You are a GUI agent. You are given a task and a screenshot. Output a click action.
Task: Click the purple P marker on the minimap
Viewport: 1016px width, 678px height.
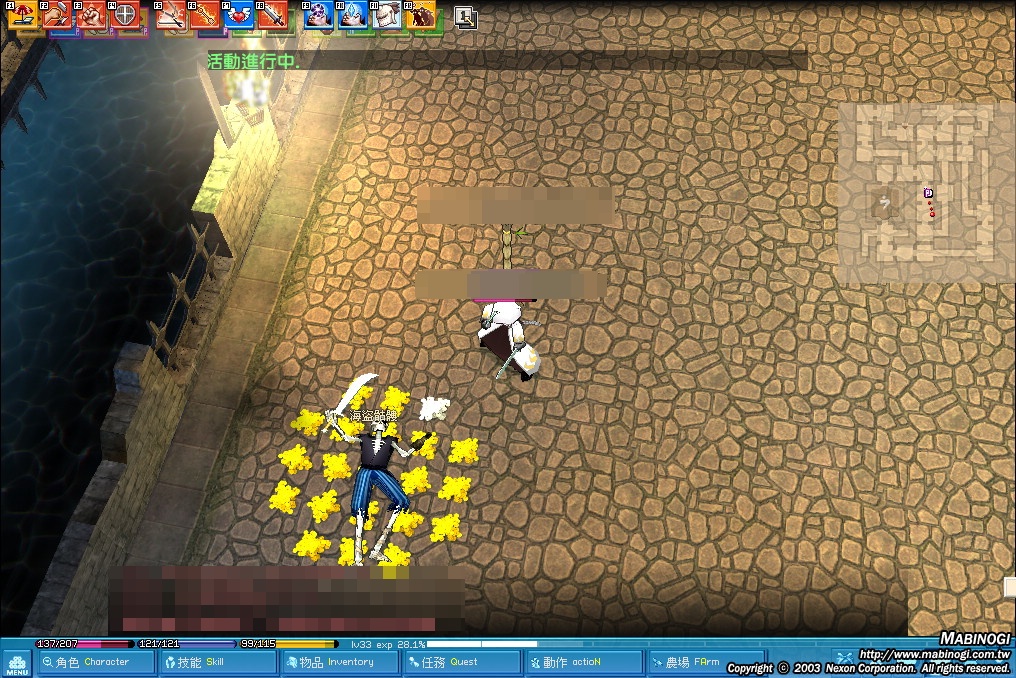928,192
